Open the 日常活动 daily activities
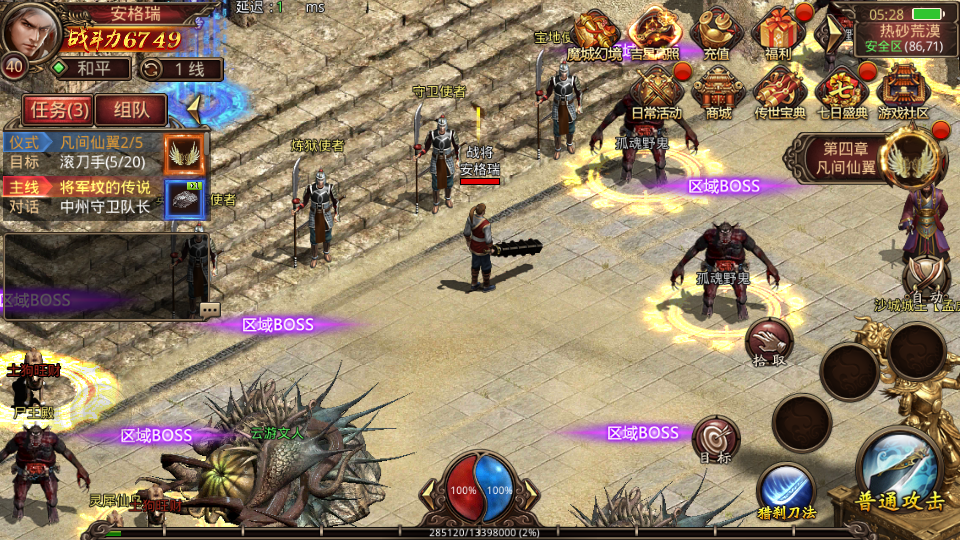 pos(656,92)
